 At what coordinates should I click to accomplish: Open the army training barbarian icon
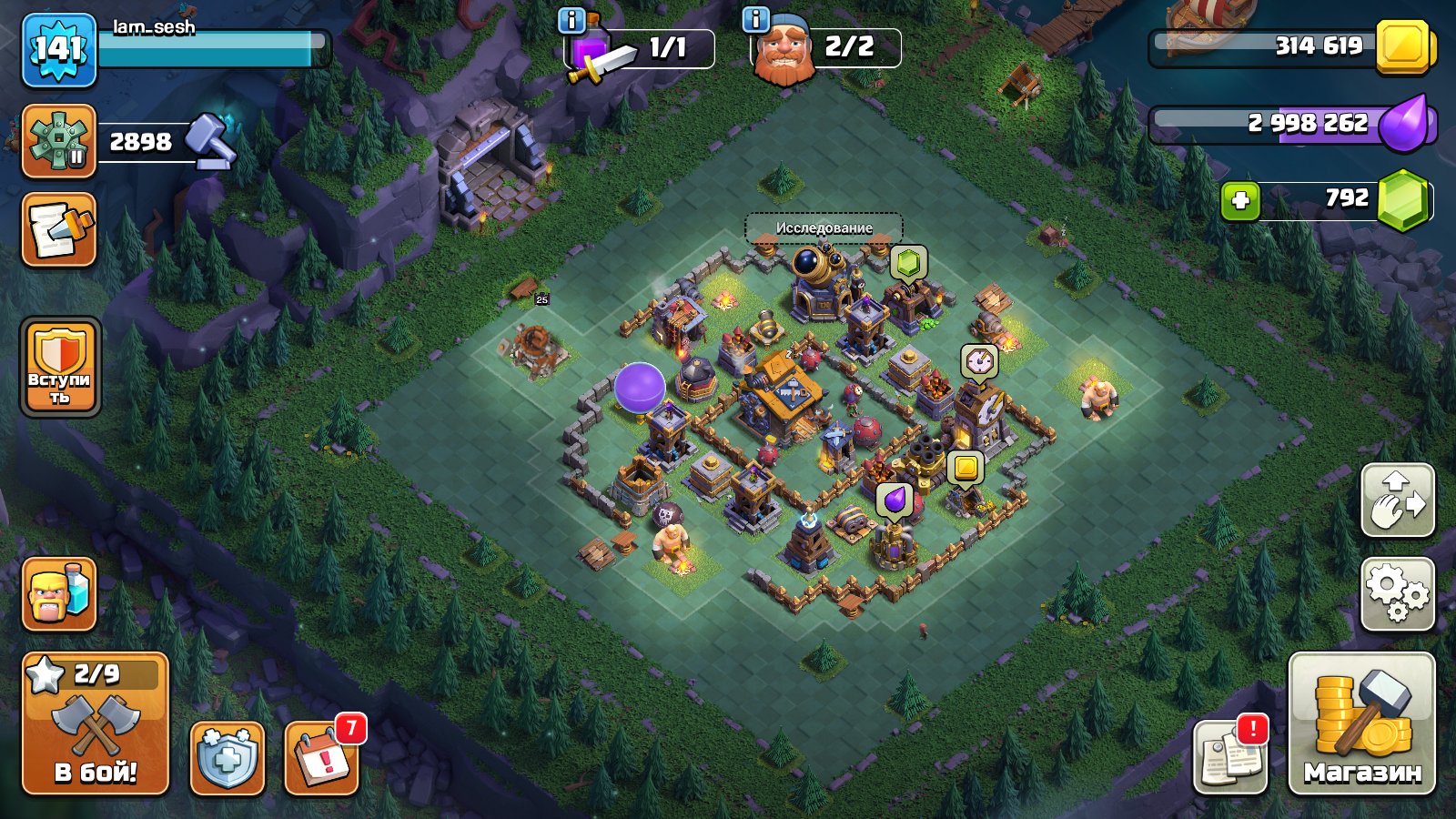[x=58, y=596]
